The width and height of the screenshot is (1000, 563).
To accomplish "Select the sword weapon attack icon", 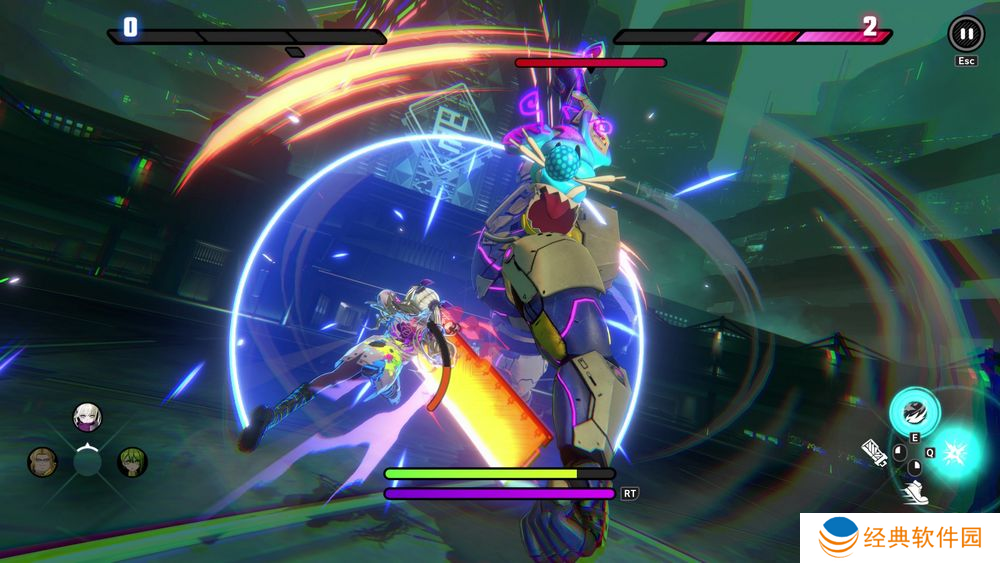I will coord(874,452).
